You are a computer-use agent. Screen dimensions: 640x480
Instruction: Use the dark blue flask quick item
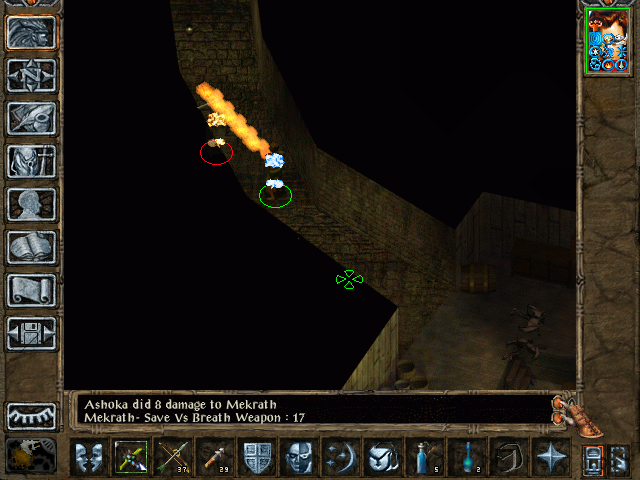point(465,457)
